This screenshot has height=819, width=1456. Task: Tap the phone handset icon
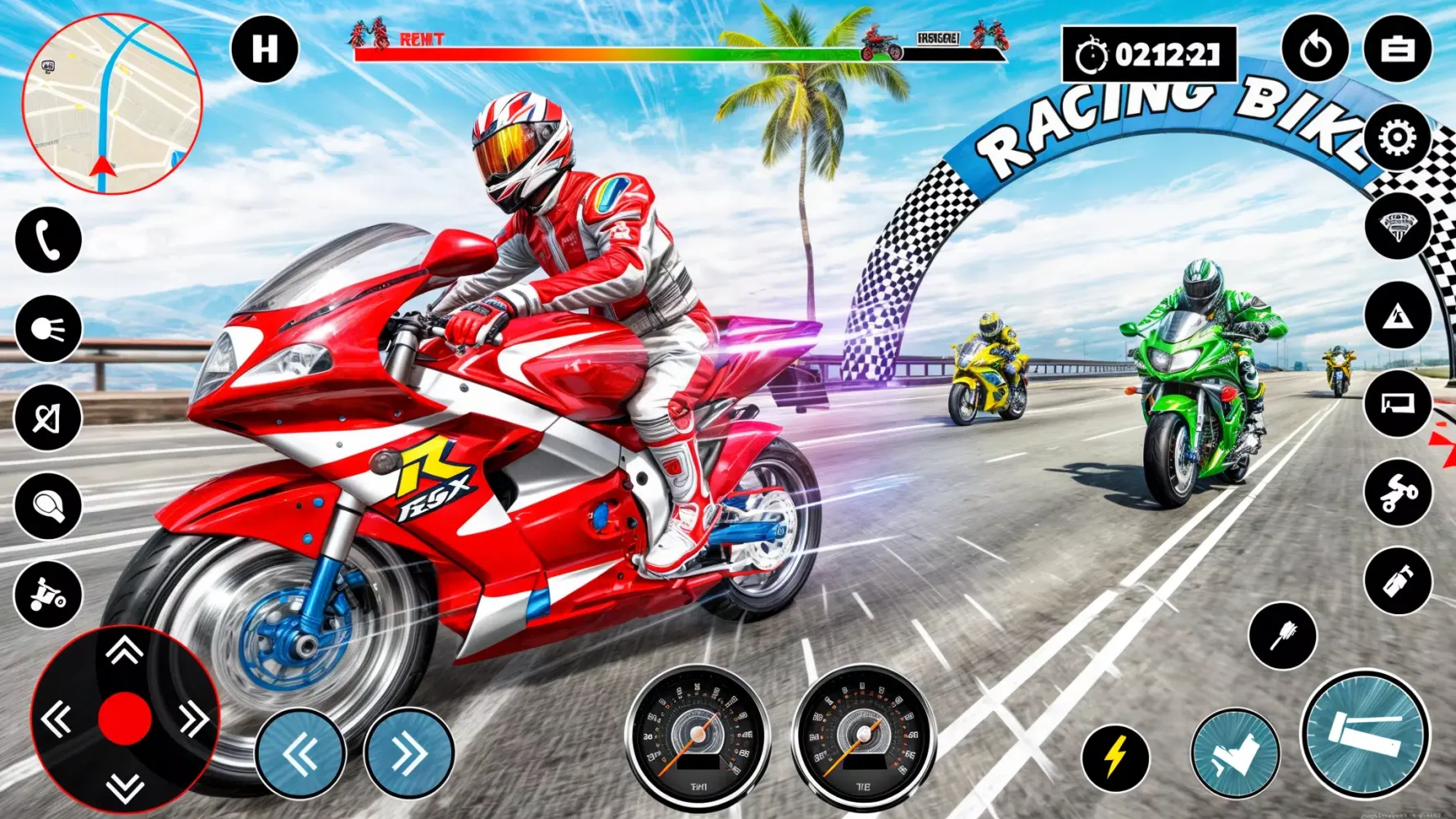click(x=48, y=240)
